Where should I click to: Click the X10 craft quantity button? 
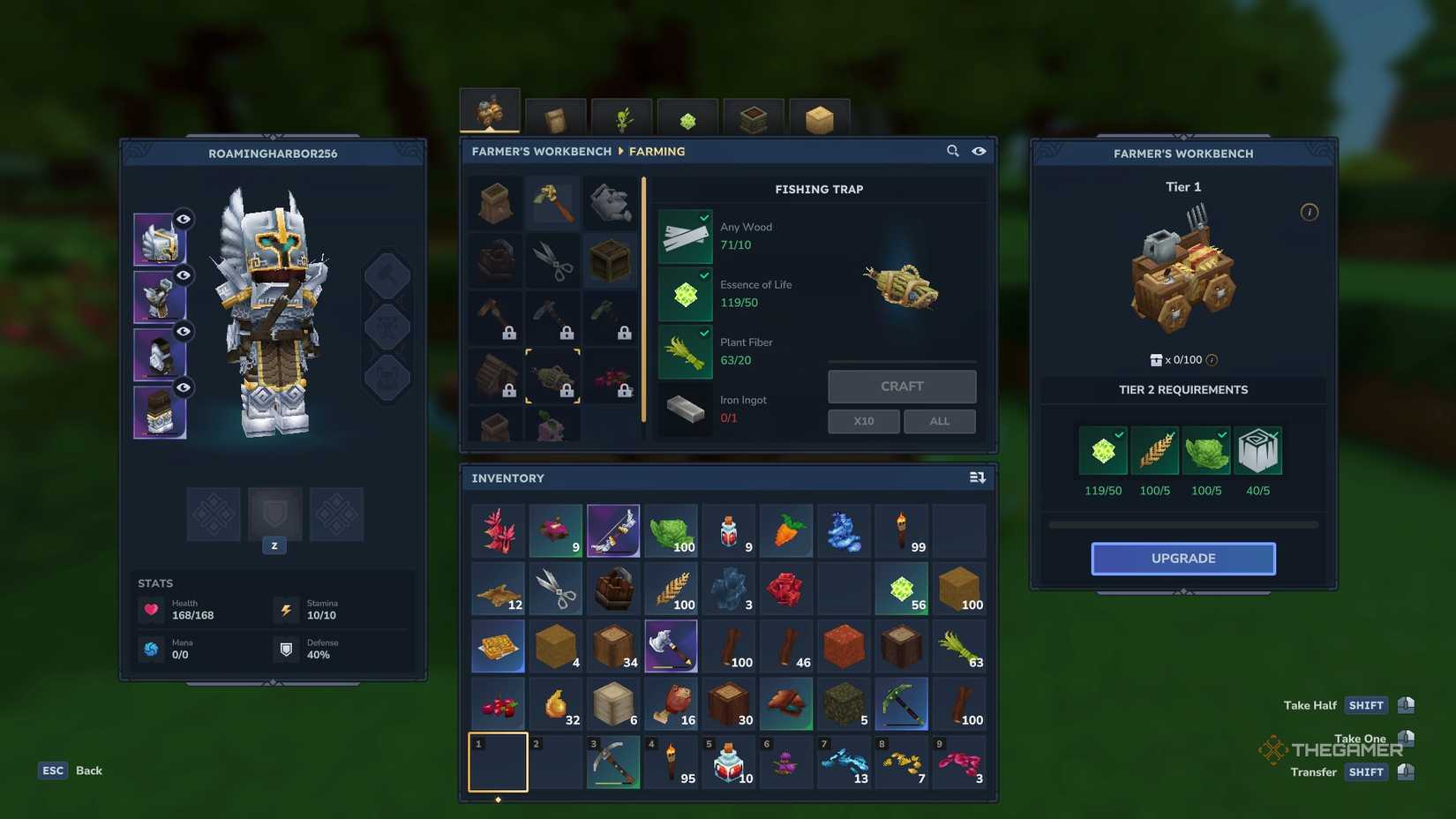pos(863,421)
